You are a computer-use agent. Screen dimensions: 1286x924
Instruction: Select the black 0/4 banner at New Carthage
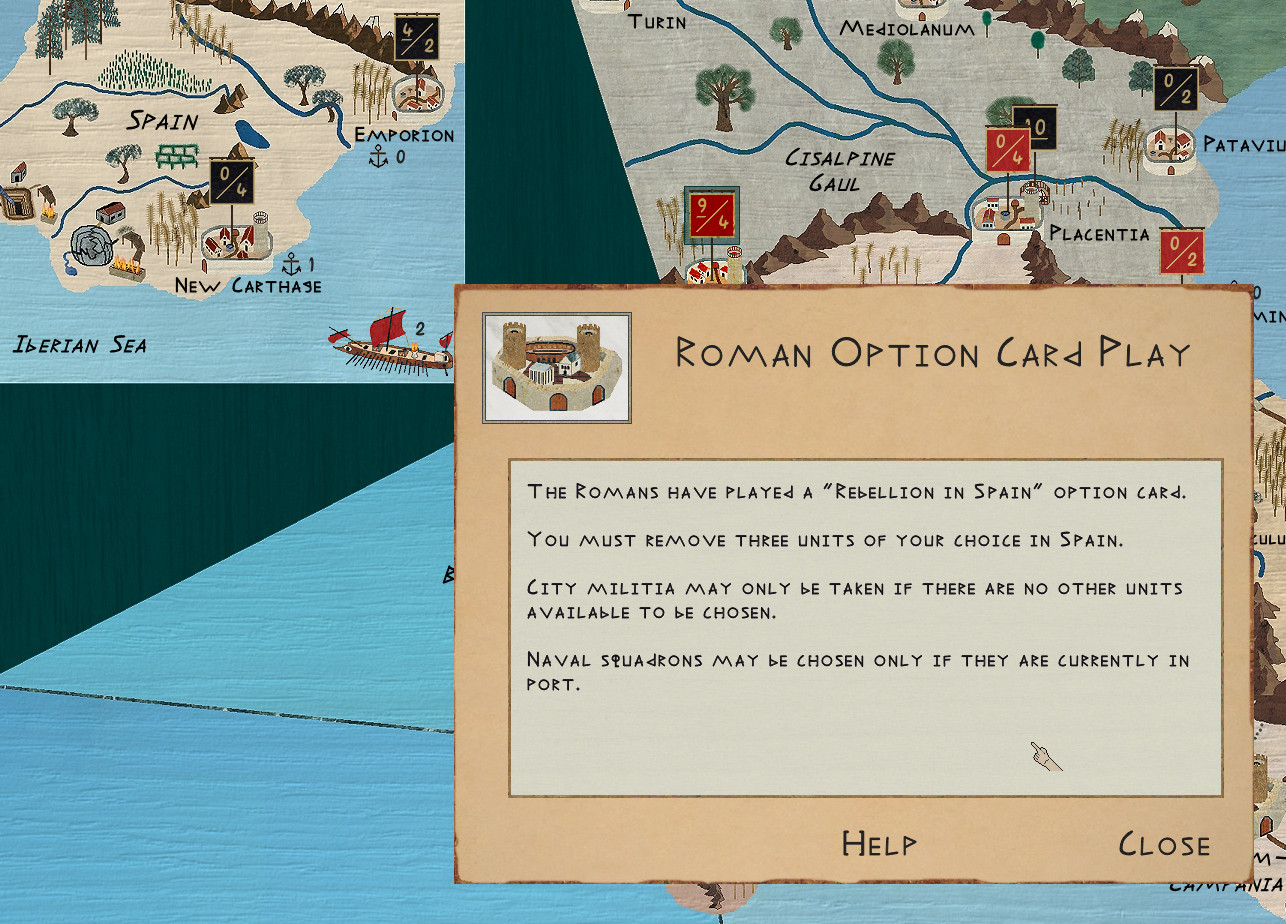point(232,182)
